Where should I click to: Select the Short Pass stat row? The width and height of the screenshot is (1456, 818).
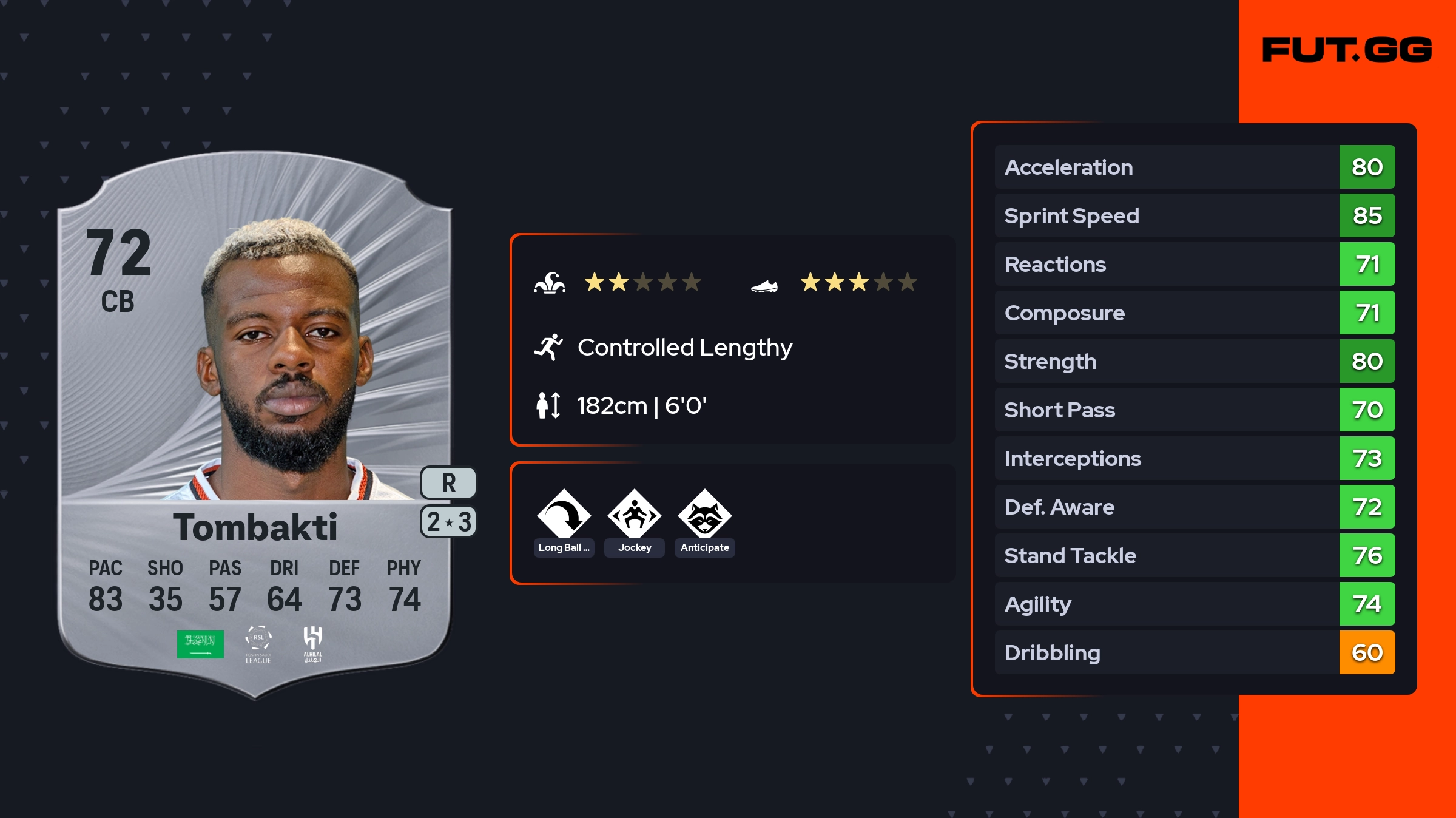[1194, 410]
